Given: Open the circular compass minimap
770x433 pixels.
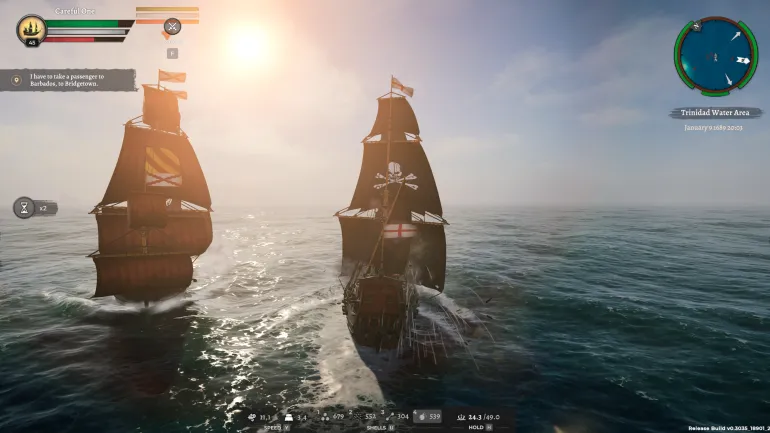Looking at the screenshot, I should tap(715, 55).
